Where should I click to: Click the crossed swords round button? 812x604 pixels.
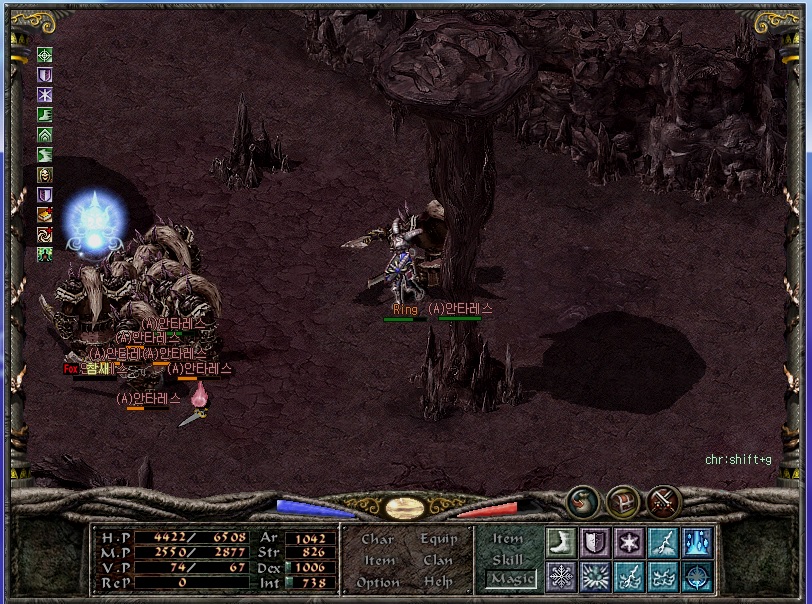(x=664, y=500)
